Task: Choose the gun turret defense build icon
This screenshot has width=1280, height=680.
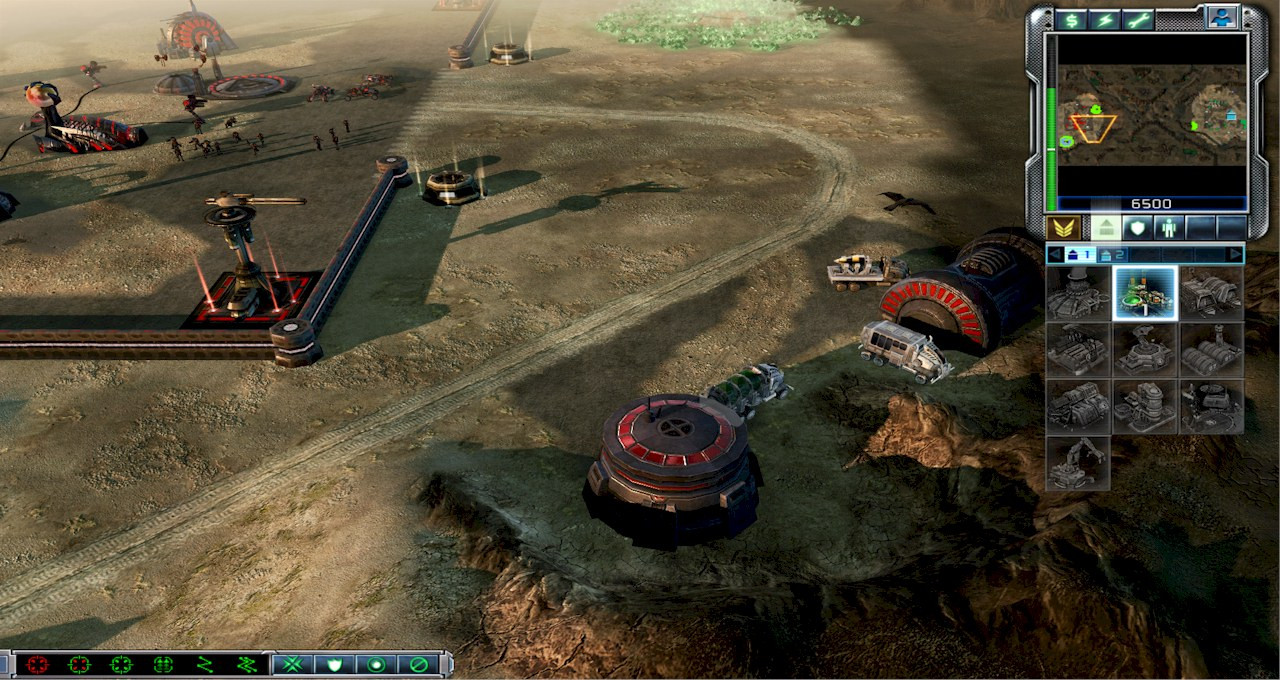Action: [x=1145, y=350]
